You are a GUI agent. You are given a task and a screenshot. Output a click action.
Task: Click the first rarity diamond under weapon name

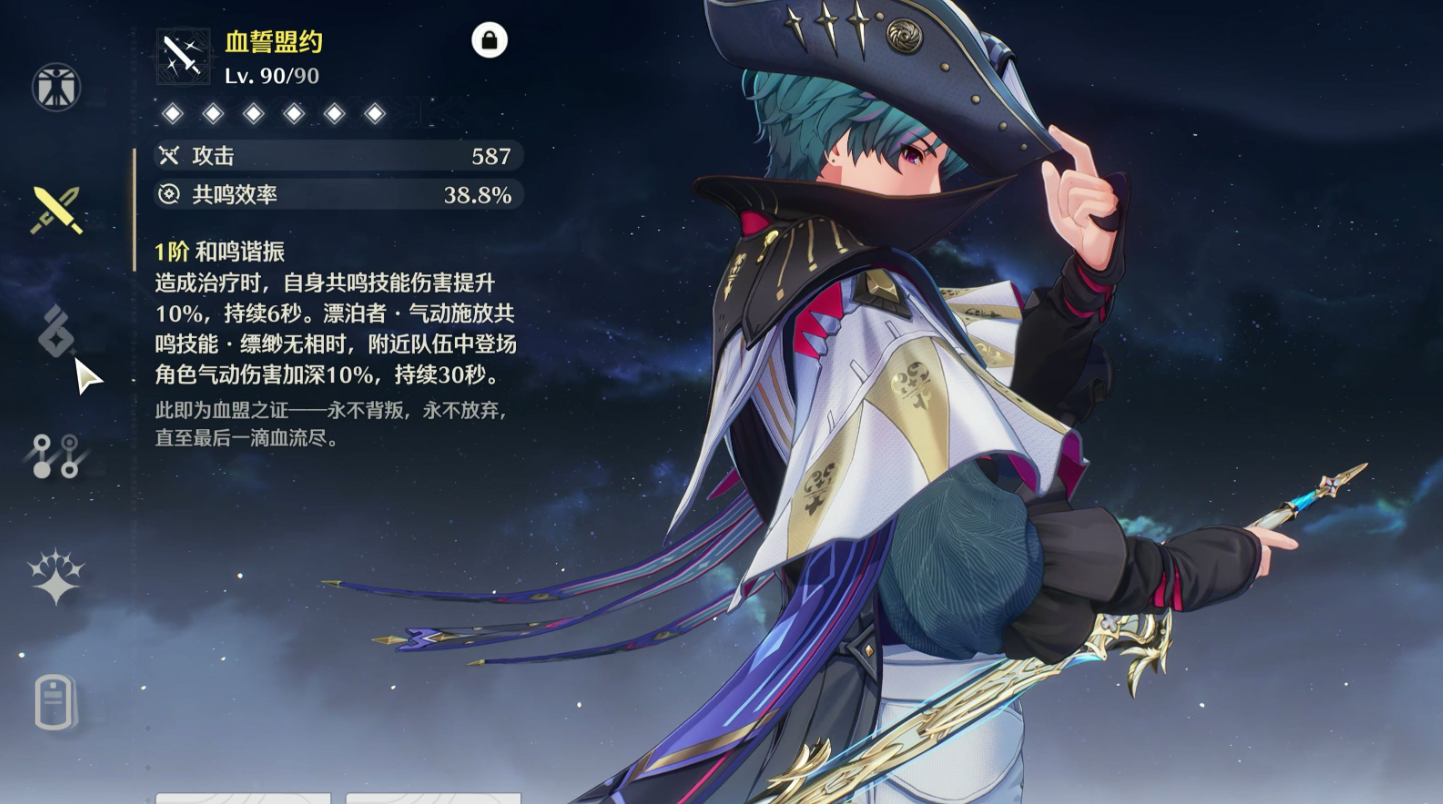(172, 112)
